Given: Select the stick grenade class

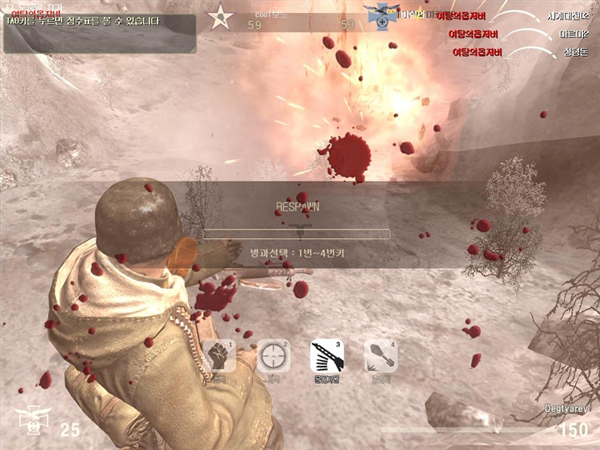Looking at the screenshot, I should (380, 356).
